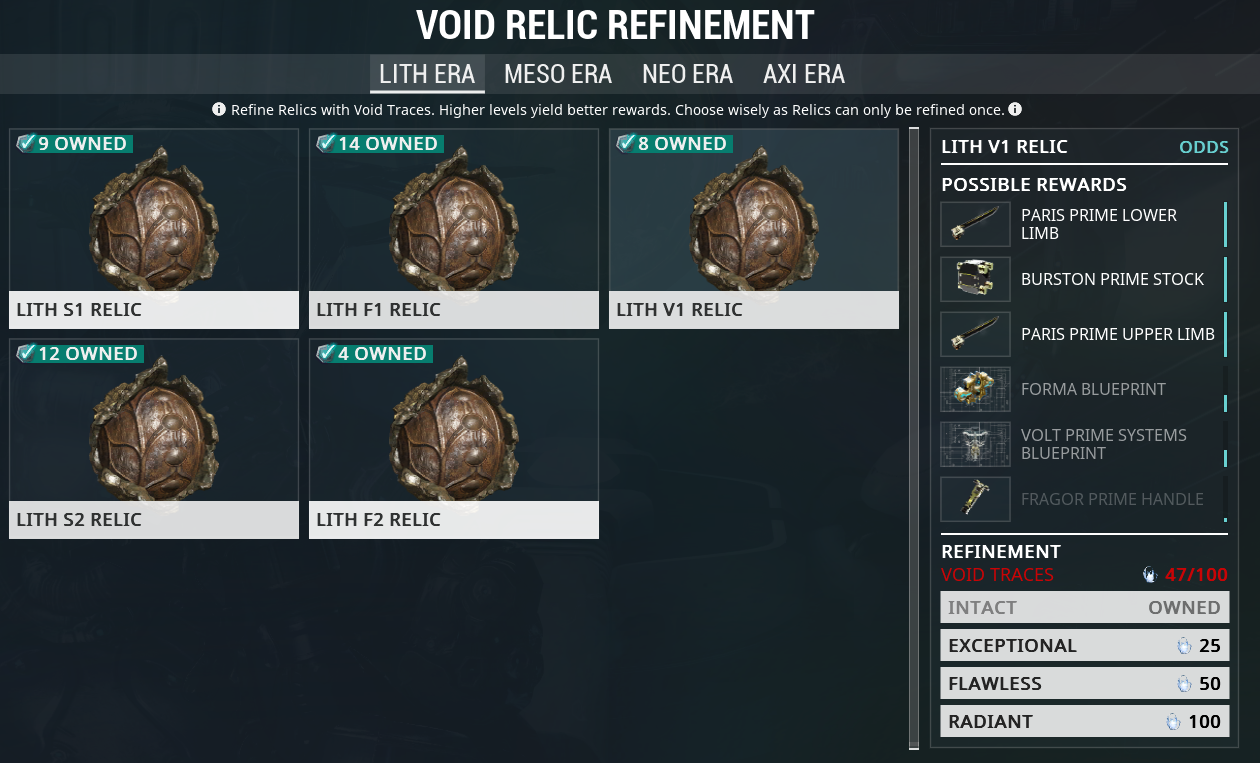This screenshot has width=1260, height=763.
Task: Choose the Lith F1 Relic tile
Action: click(454, 229)
